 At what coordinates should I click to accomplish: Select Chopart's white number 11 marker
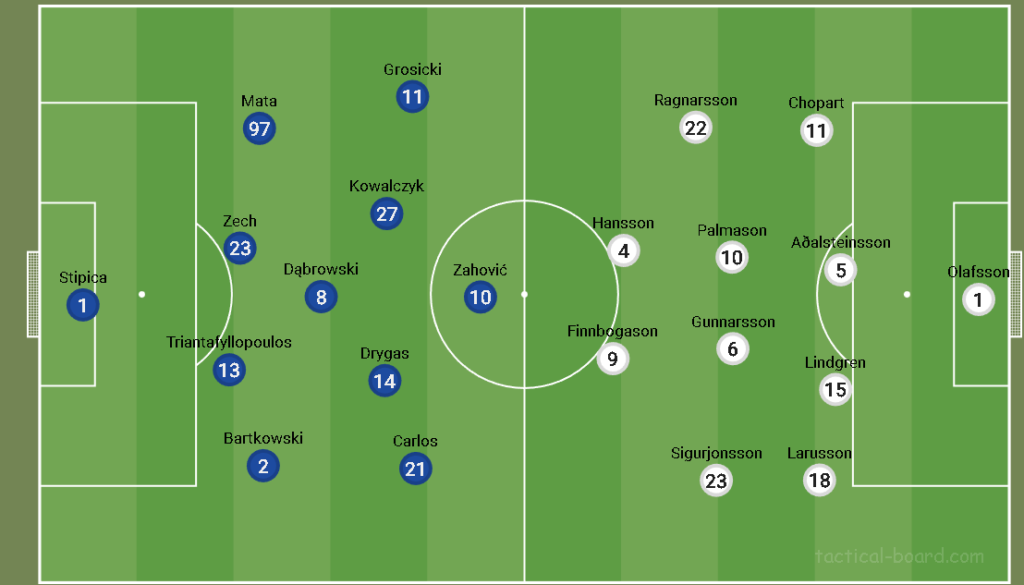816,131
